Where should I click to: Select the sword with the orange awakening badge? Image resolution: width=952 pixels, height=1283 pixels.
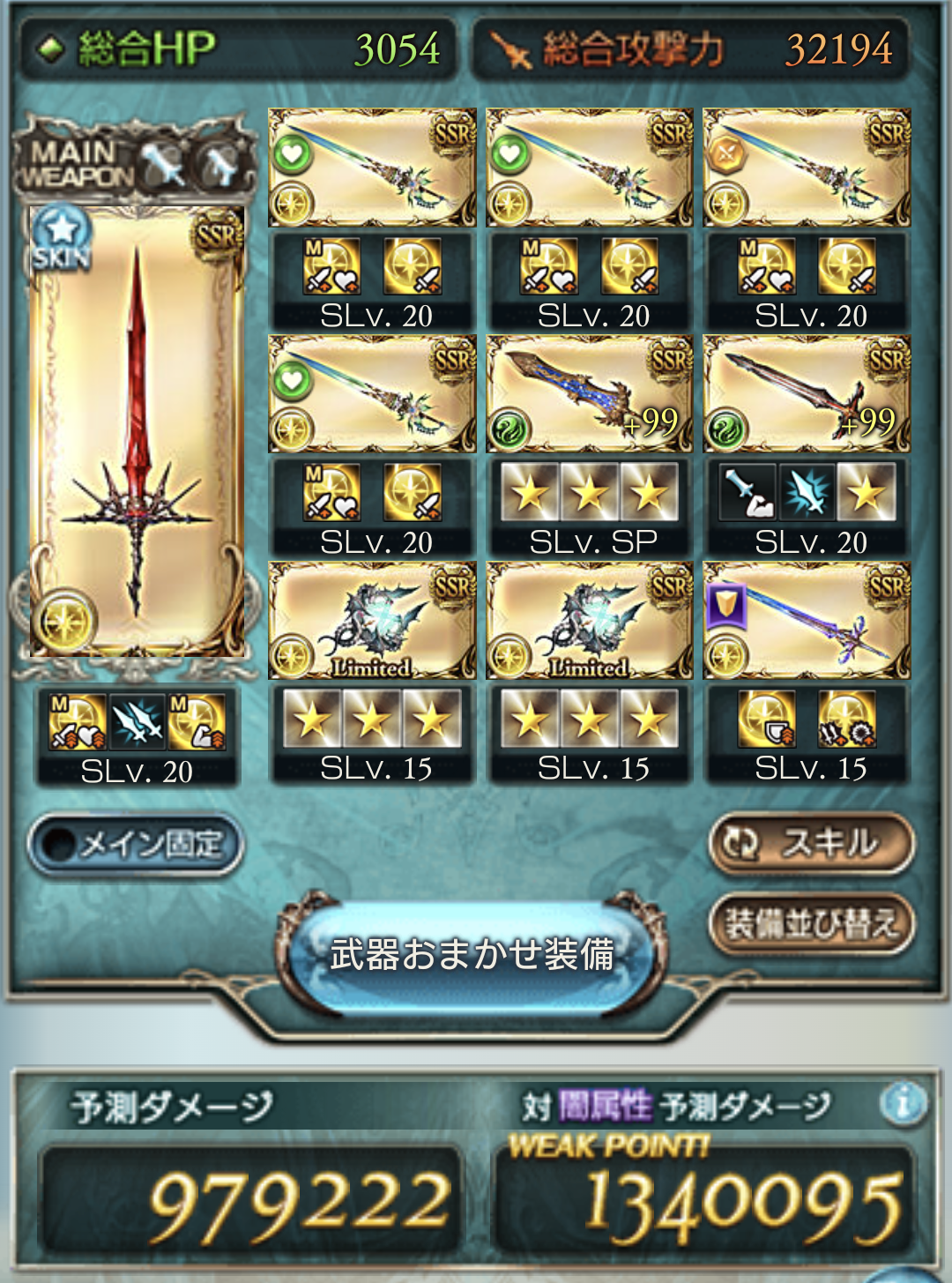pyautogui.click(x=807, y=168)
